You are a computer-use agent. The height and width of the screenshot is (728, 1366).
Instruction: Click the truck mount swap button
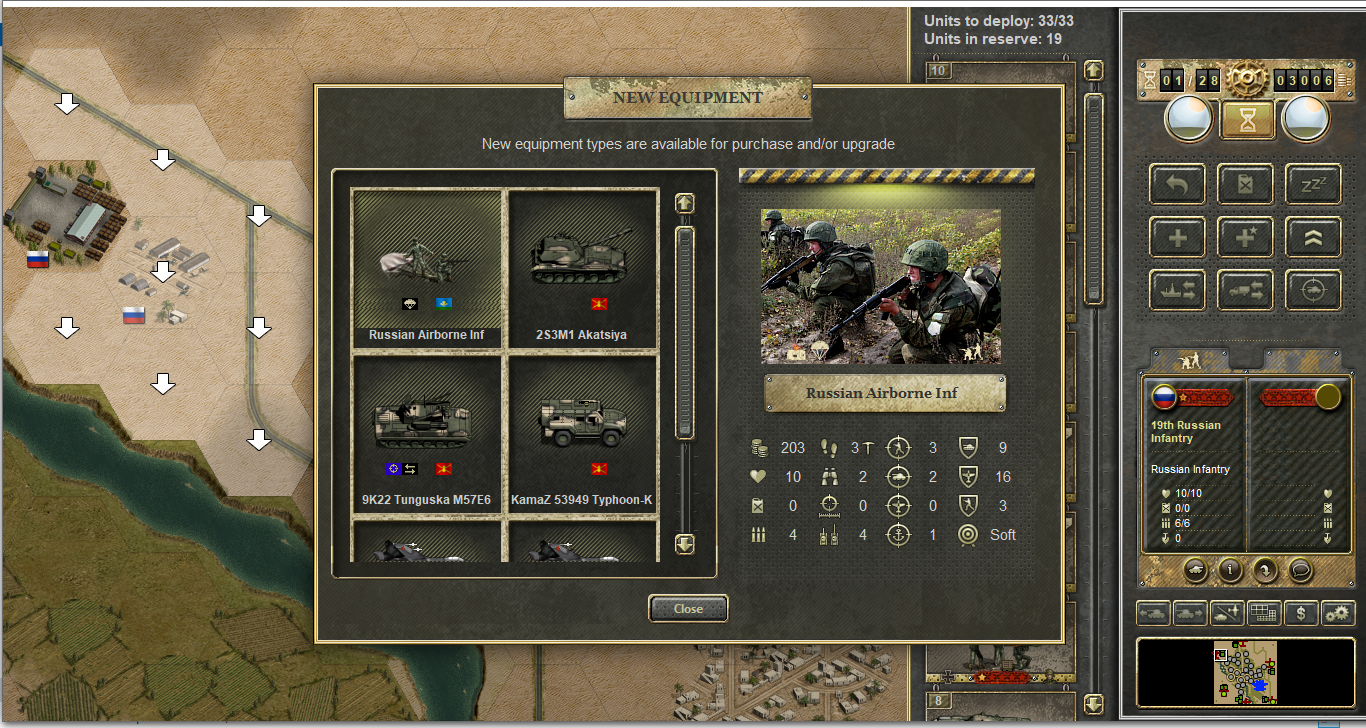click(1245, 289)
